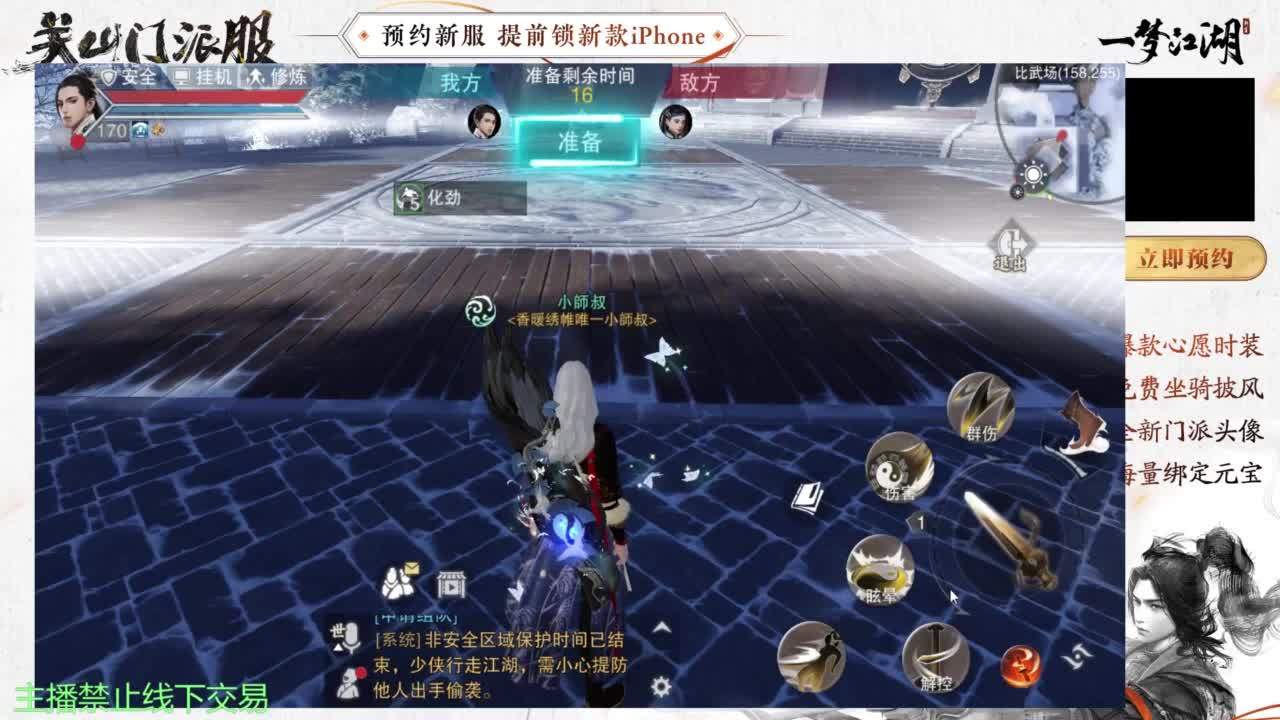
Task: Activate the 解控 control-break skill
Action: pos(934,657)
